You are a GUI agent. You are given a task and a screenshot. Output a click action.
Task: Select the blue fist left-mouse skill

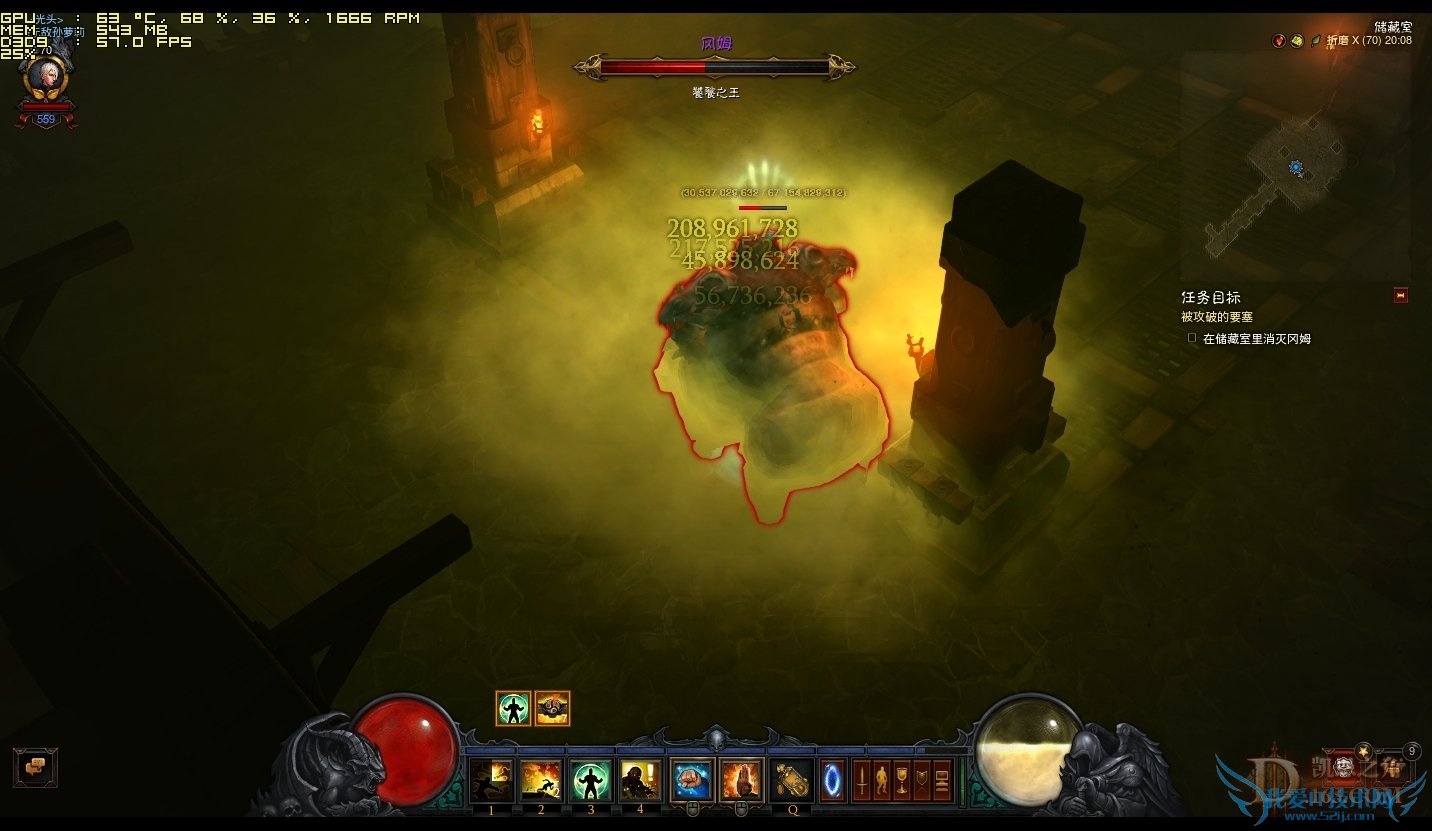click(692, 781)
